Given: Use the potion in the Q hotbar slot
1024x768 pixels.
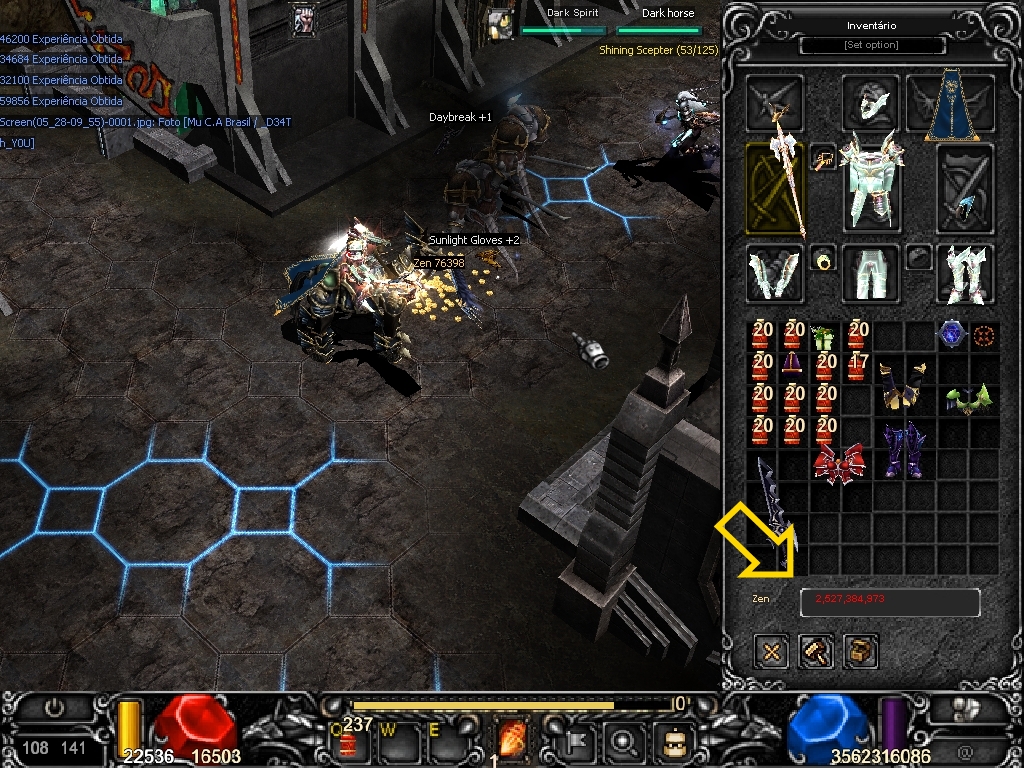Looking at the screenshot, I should (347, 741).
